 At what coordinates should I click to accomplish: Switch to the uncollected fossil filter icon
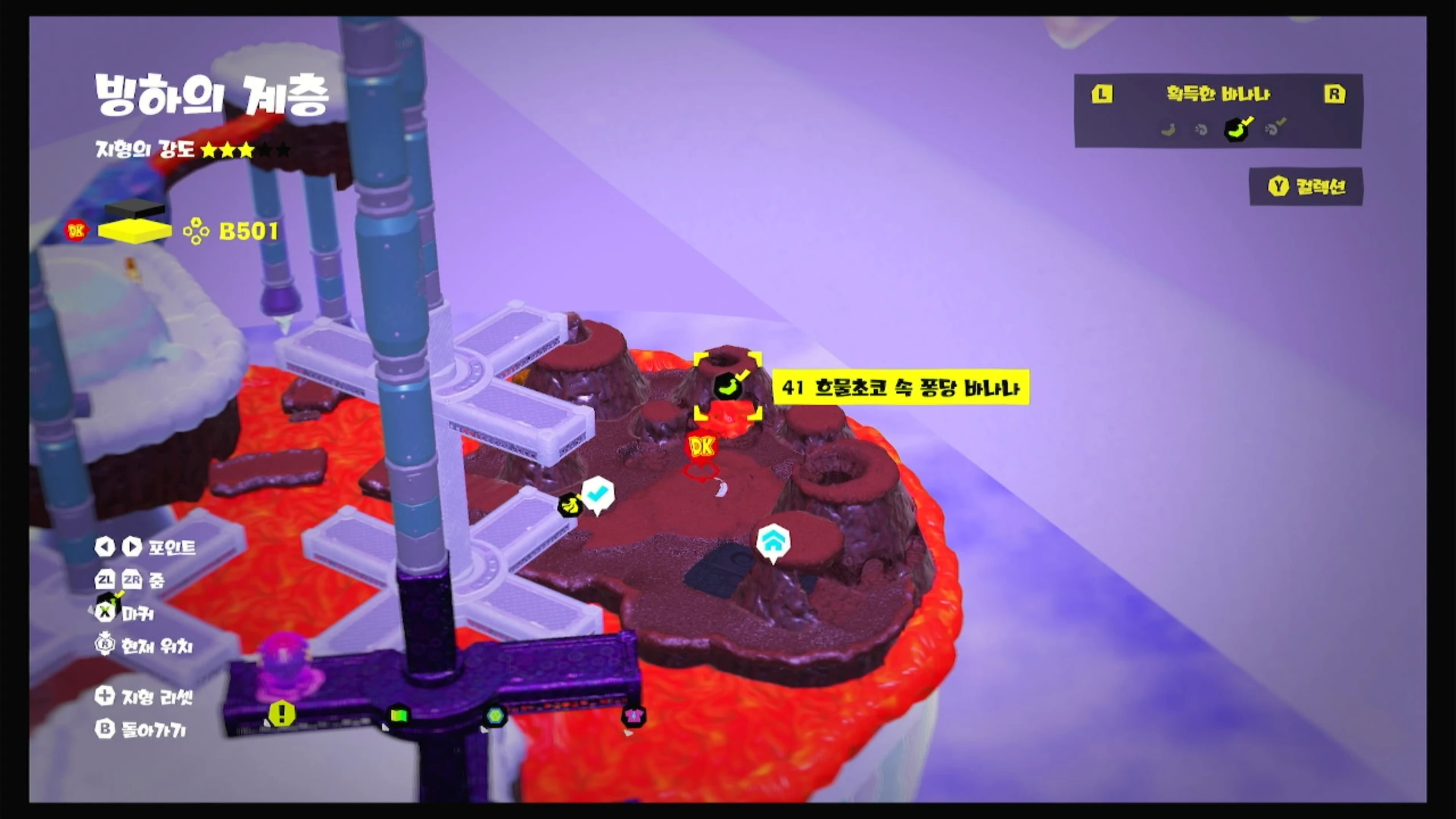1201,130
